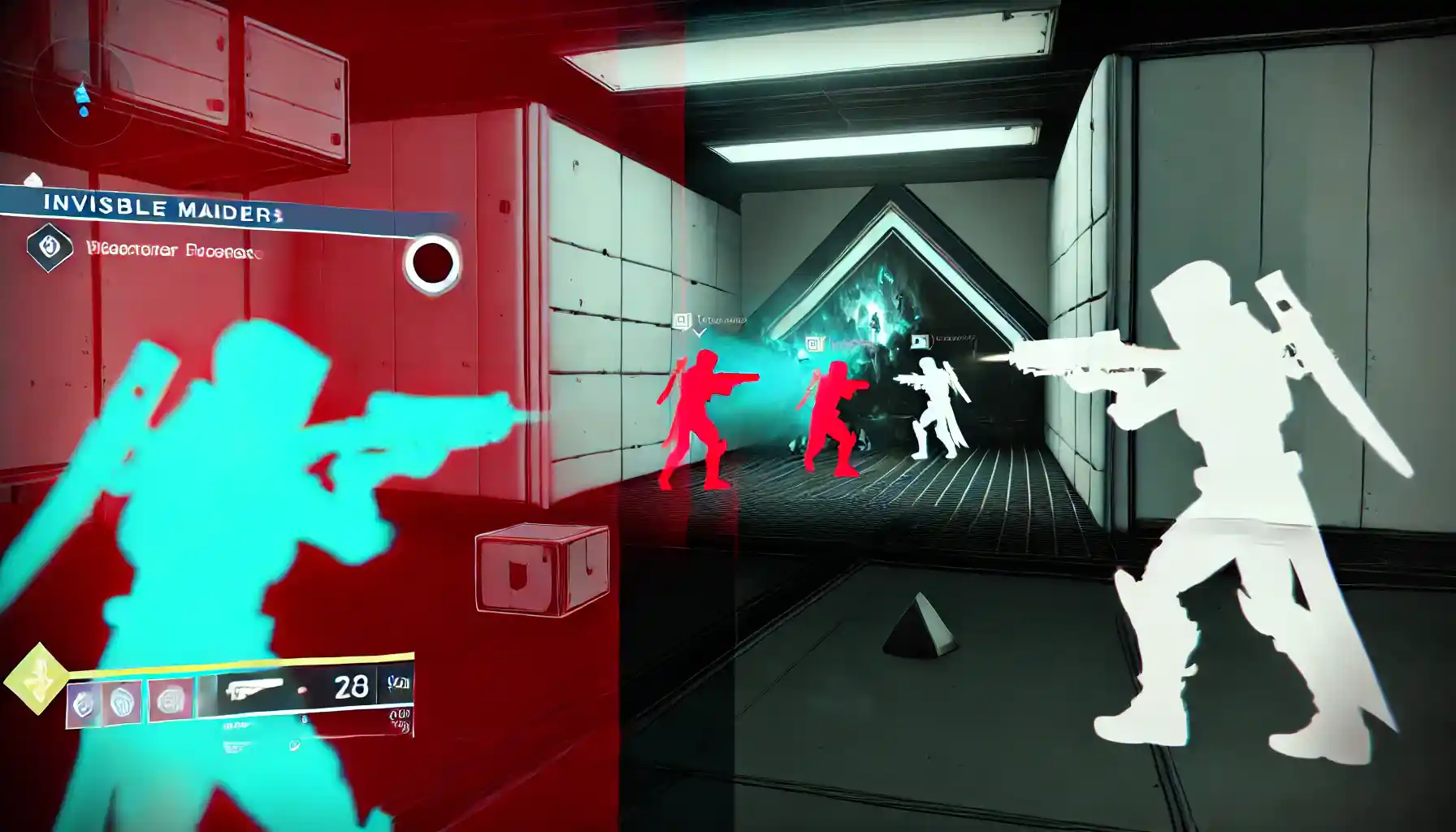Click the hexagonal objective icon

click(x=50, y=248)
